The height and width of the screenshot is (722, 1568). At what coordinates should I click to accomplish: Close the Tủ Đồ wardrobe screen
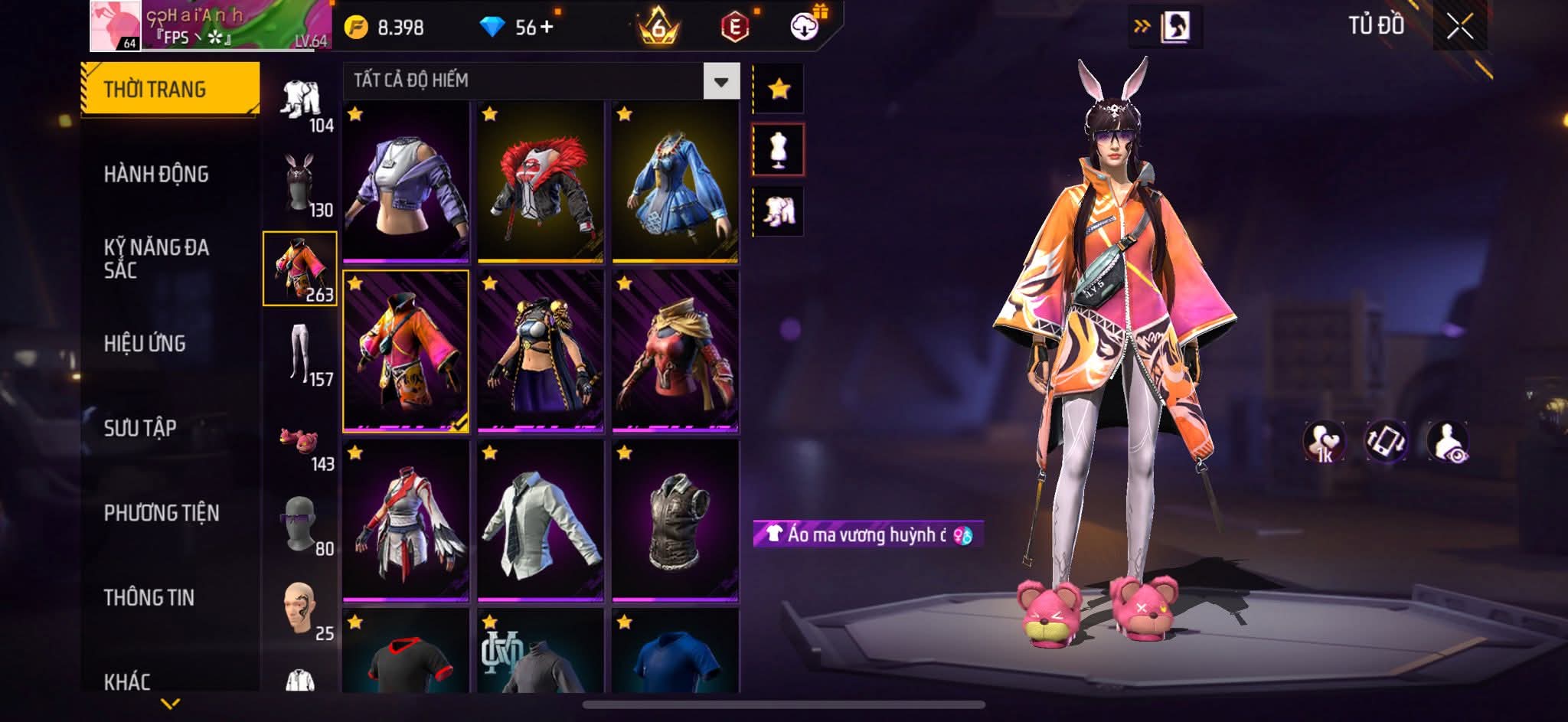coord(1459,28)
